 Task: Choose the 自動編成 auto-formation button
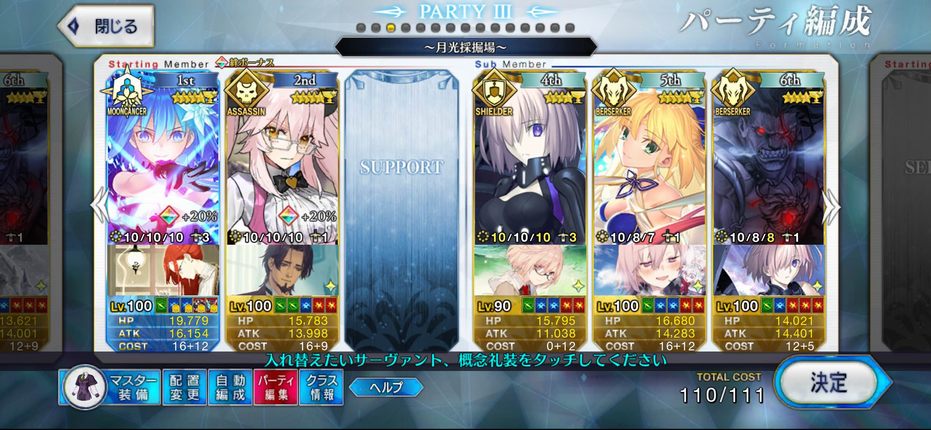[229, 387]
